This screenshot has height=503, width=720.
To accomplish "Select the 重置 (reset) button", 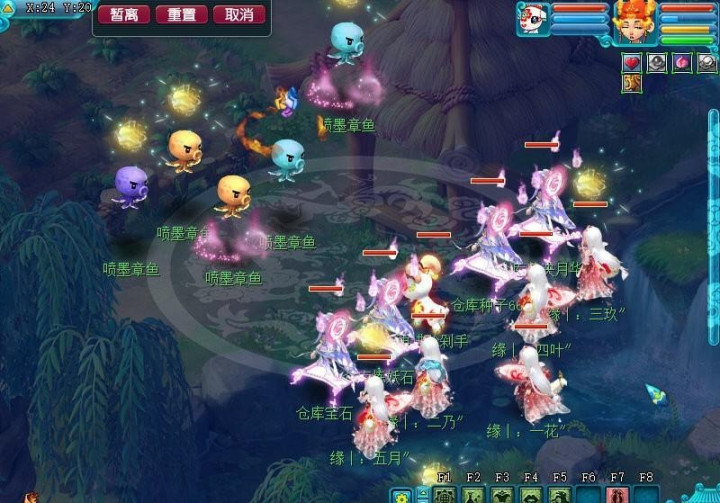I will pos(182,15).
